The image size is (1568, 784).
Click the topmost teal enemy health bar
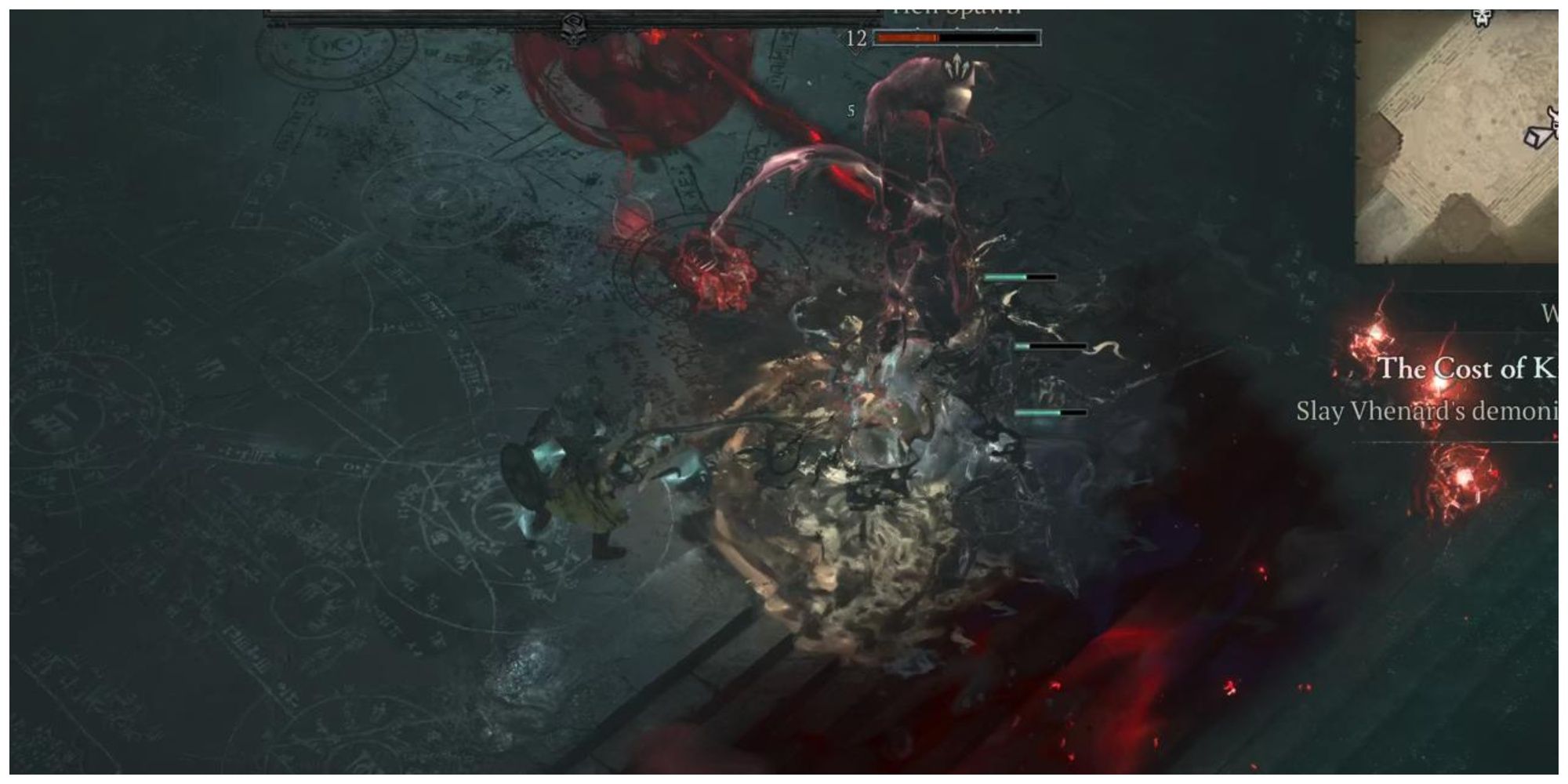pos(1019,277)
